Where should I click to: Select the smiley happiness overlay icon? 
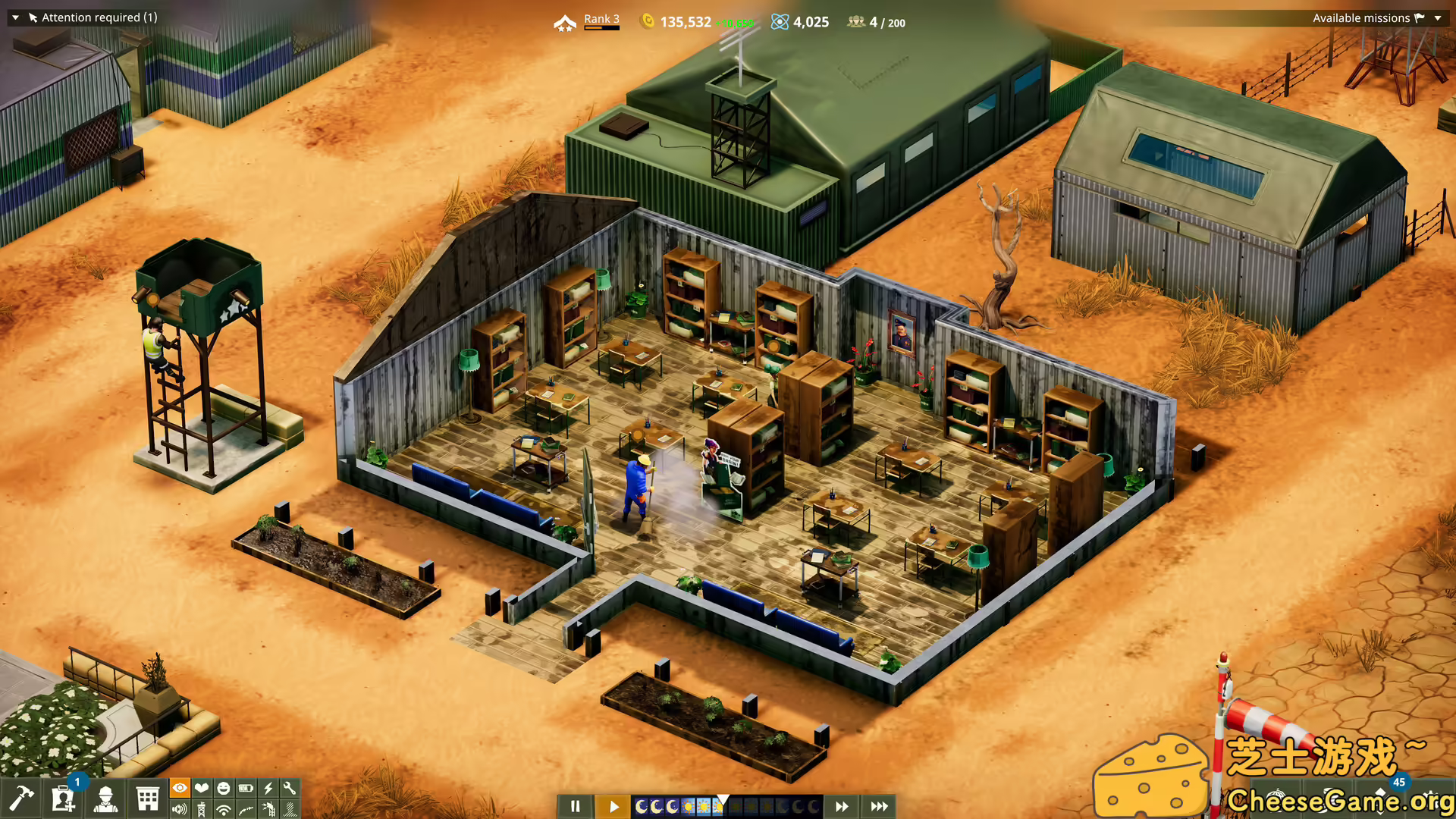click(223, 788)
